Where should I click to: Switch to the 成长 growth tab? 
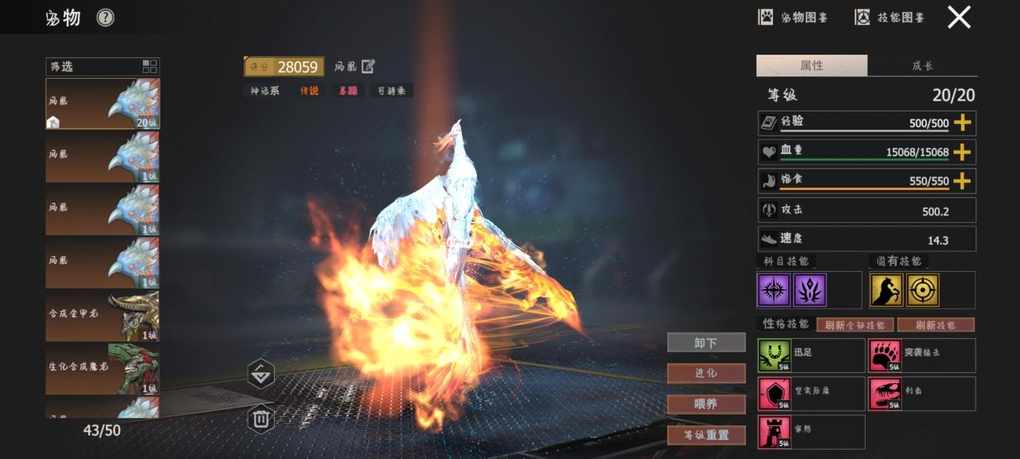(x=922, y=66)
